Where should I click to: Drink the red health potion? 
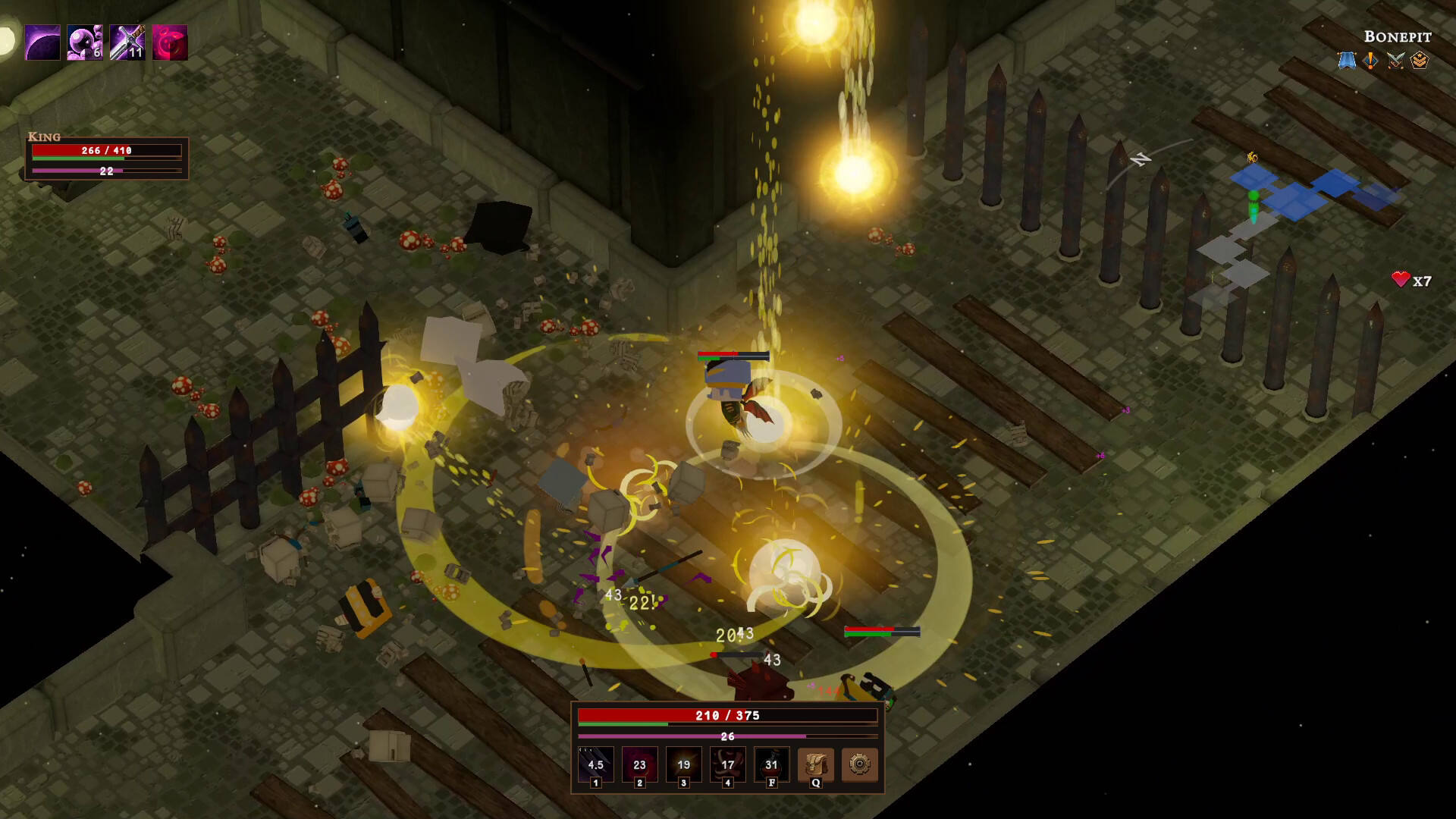point(771,764)
